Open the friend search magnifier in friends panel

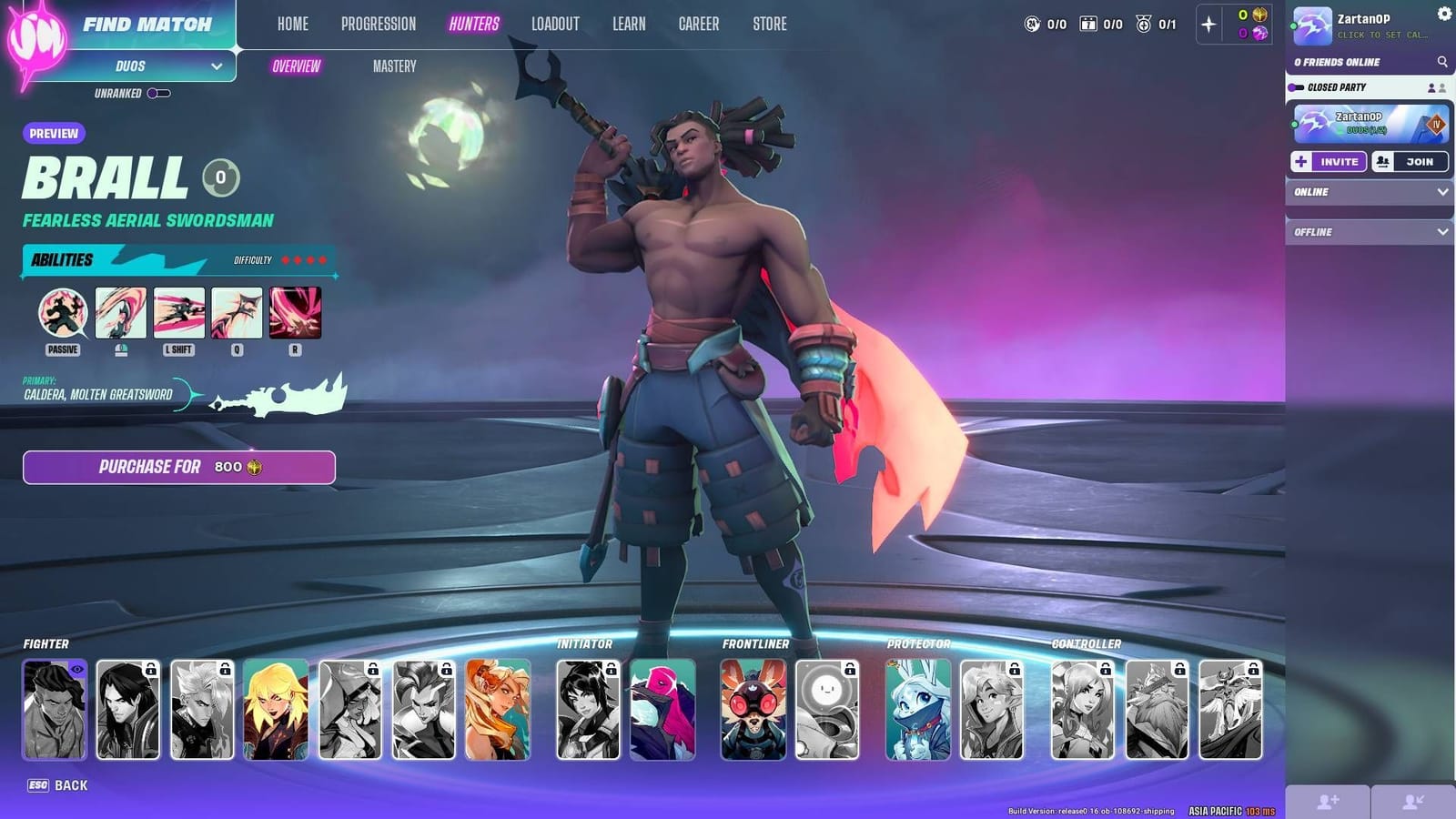(x=1442, y=63)
